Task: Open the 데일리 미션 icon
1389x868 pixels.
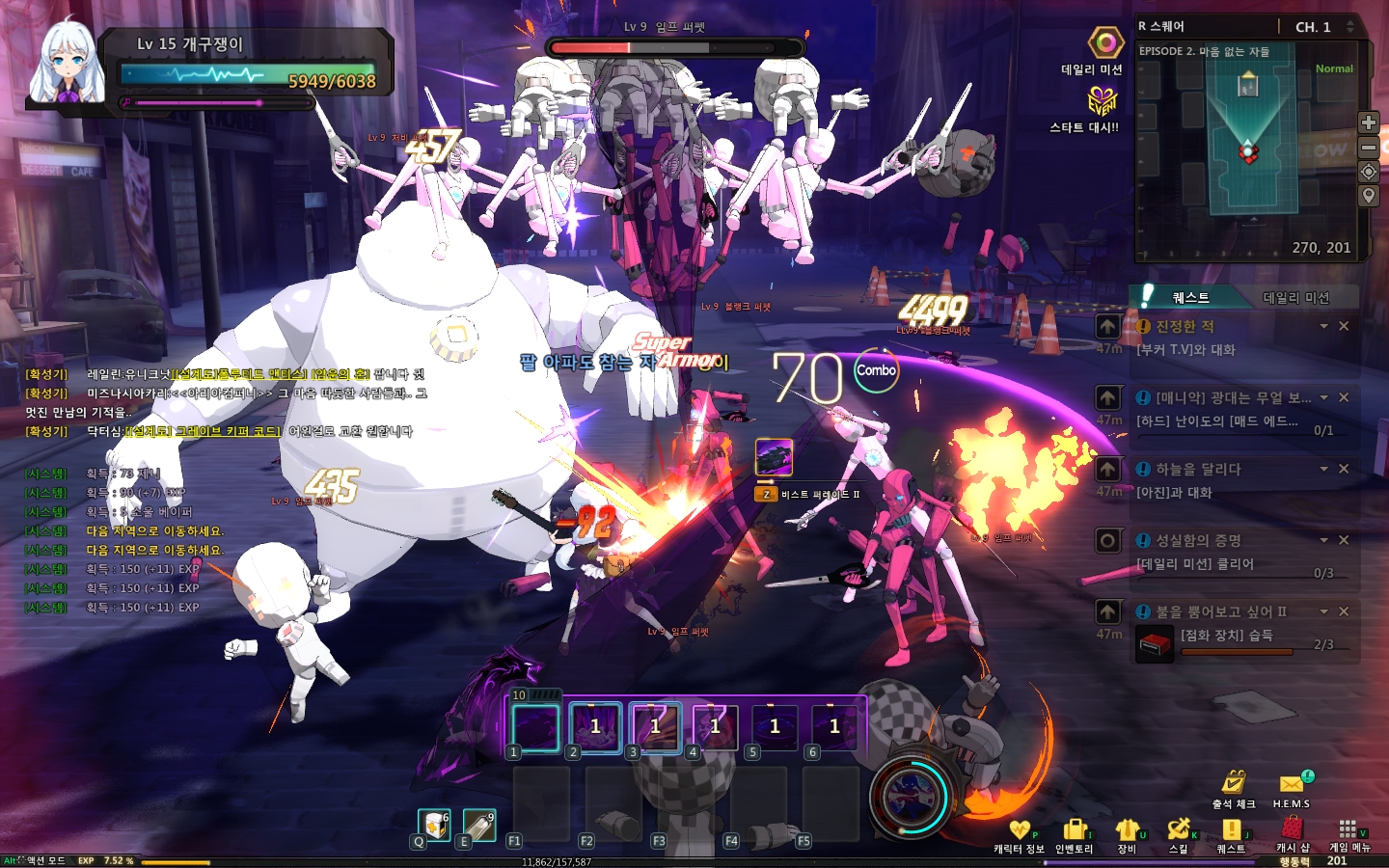Action: tap(1105, 44)
